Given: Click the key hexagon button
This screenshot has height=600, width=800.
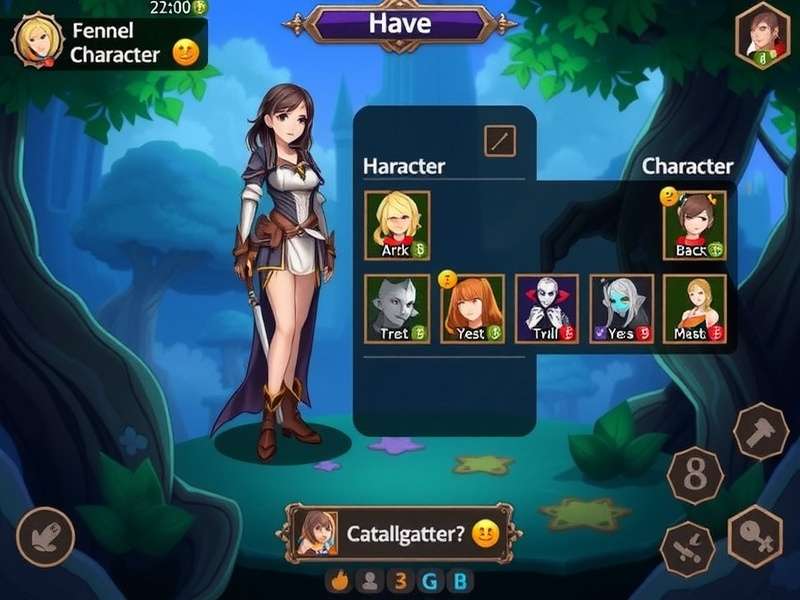Looking at the screenshot, I should click(755, 537).
